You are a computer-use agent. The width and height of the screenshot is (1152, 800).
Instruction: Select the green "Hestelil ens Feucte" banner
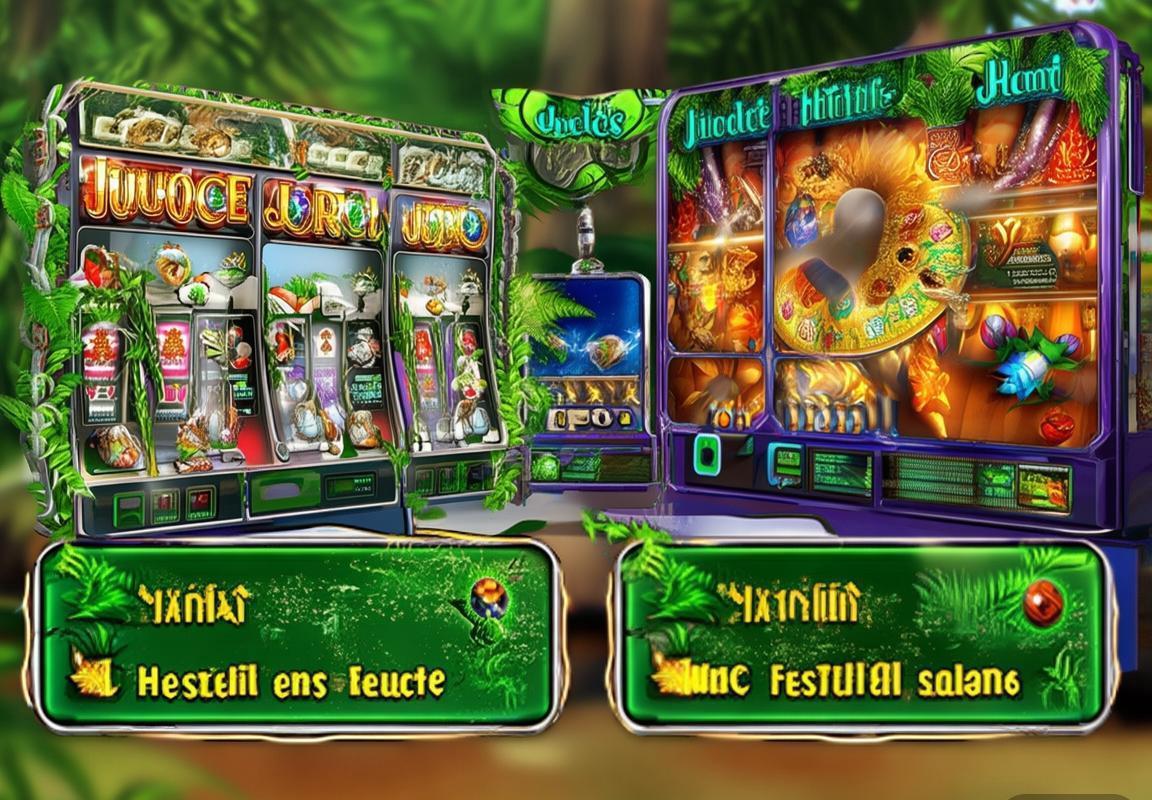(296, 634)
